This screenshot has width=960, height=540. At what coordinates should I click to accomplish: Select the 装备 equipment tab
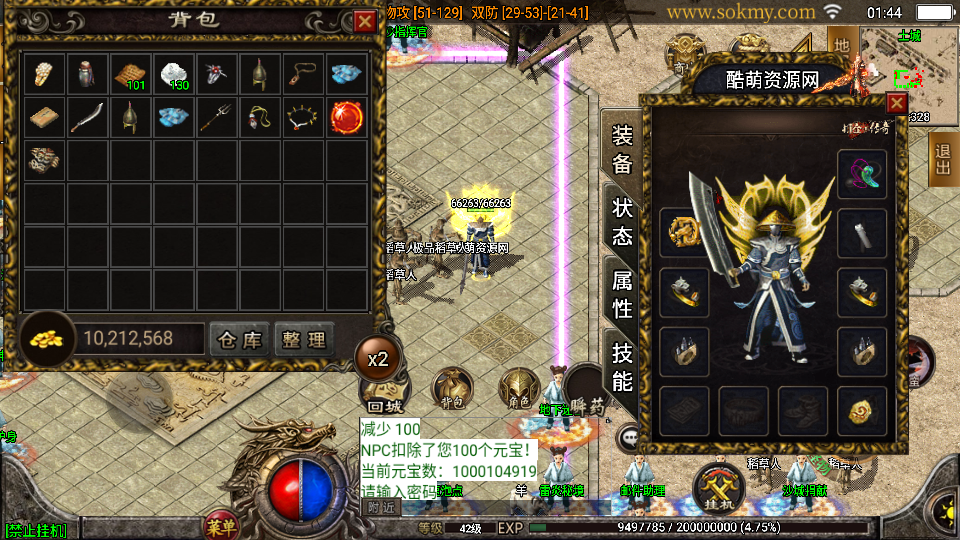(622, 150)
